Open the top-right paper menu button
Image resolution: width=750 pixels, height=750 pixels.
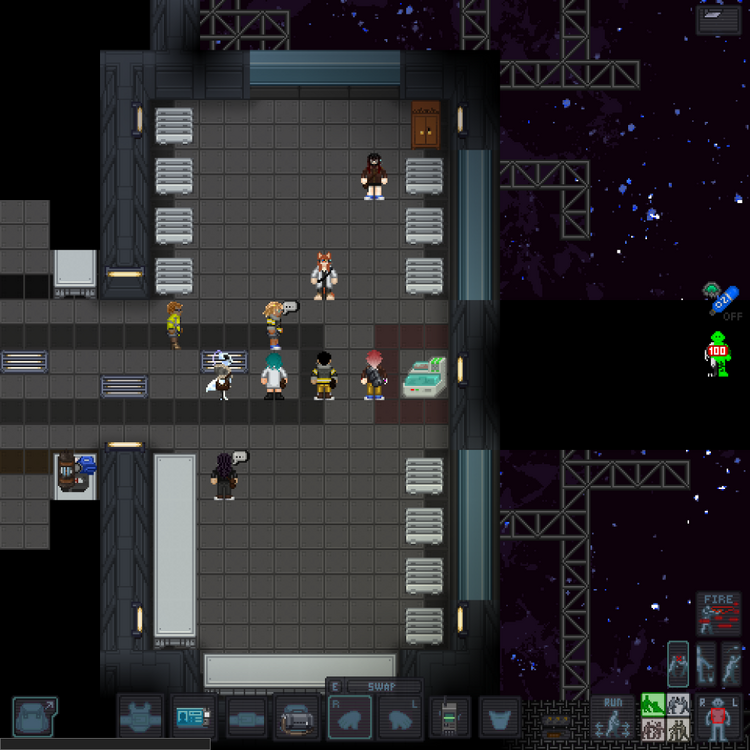(x=718, y=20)
